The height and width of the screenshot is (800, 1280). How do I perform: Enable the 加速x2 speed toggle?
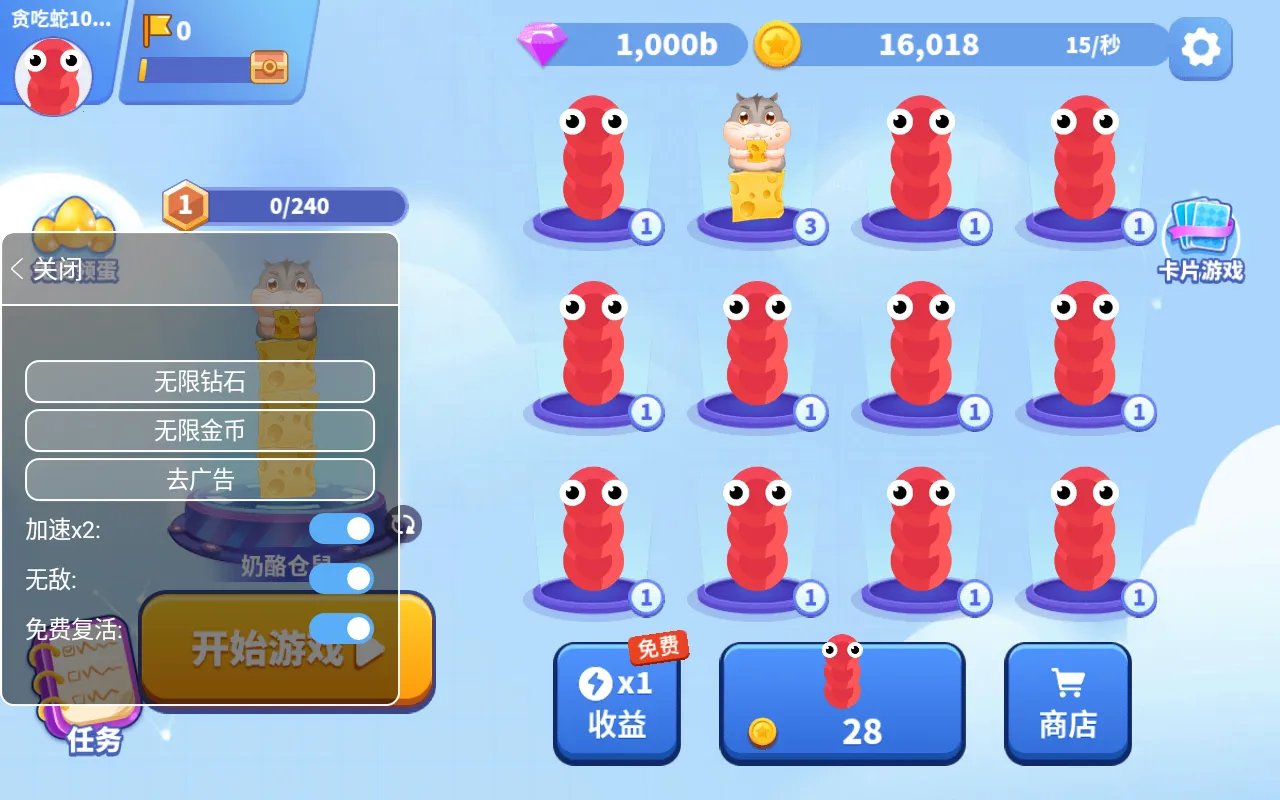(x=341, y=528)
